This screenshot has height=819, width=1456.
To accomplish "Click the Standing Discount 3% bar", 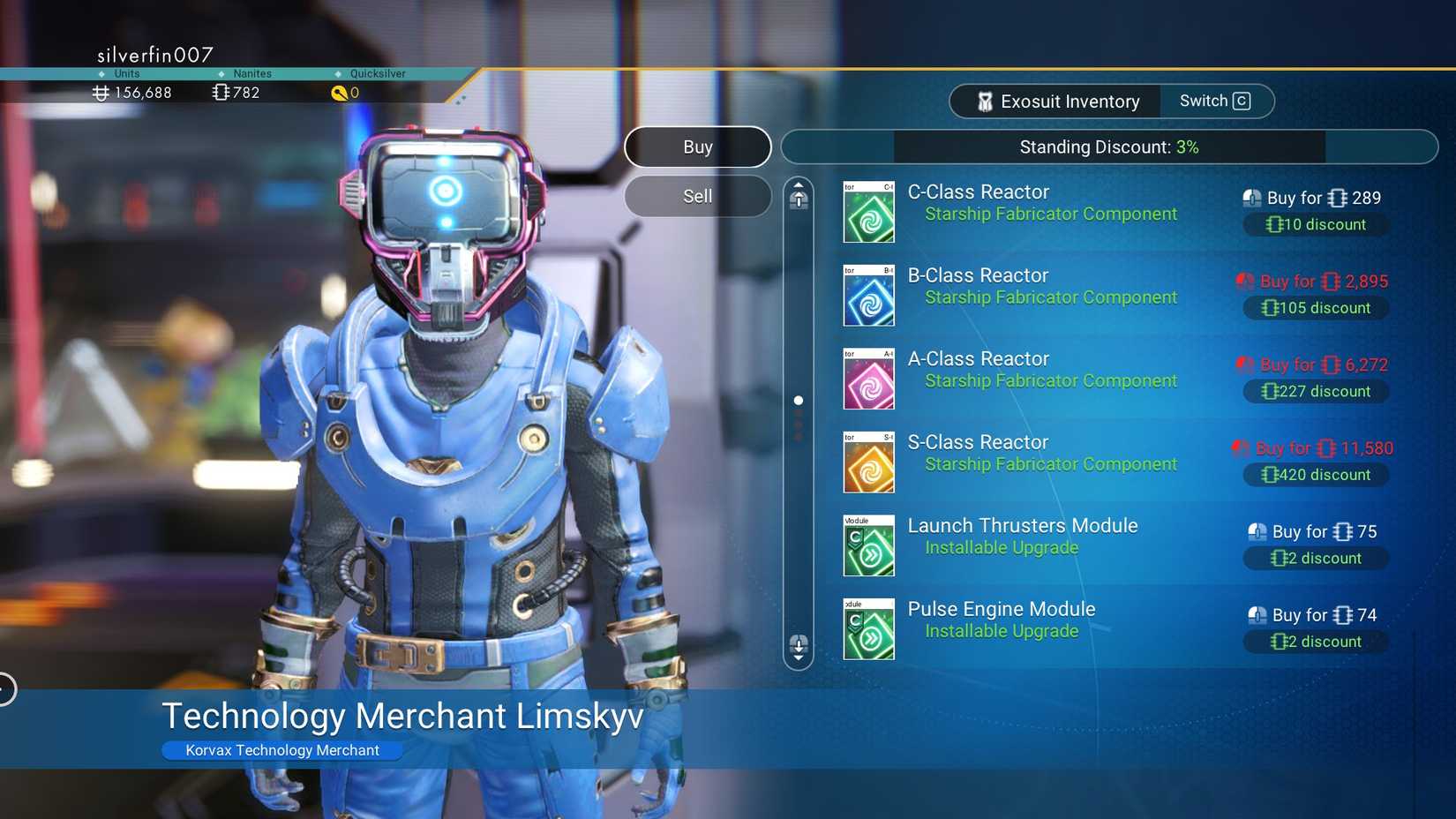I will (x=1107, y=147).
